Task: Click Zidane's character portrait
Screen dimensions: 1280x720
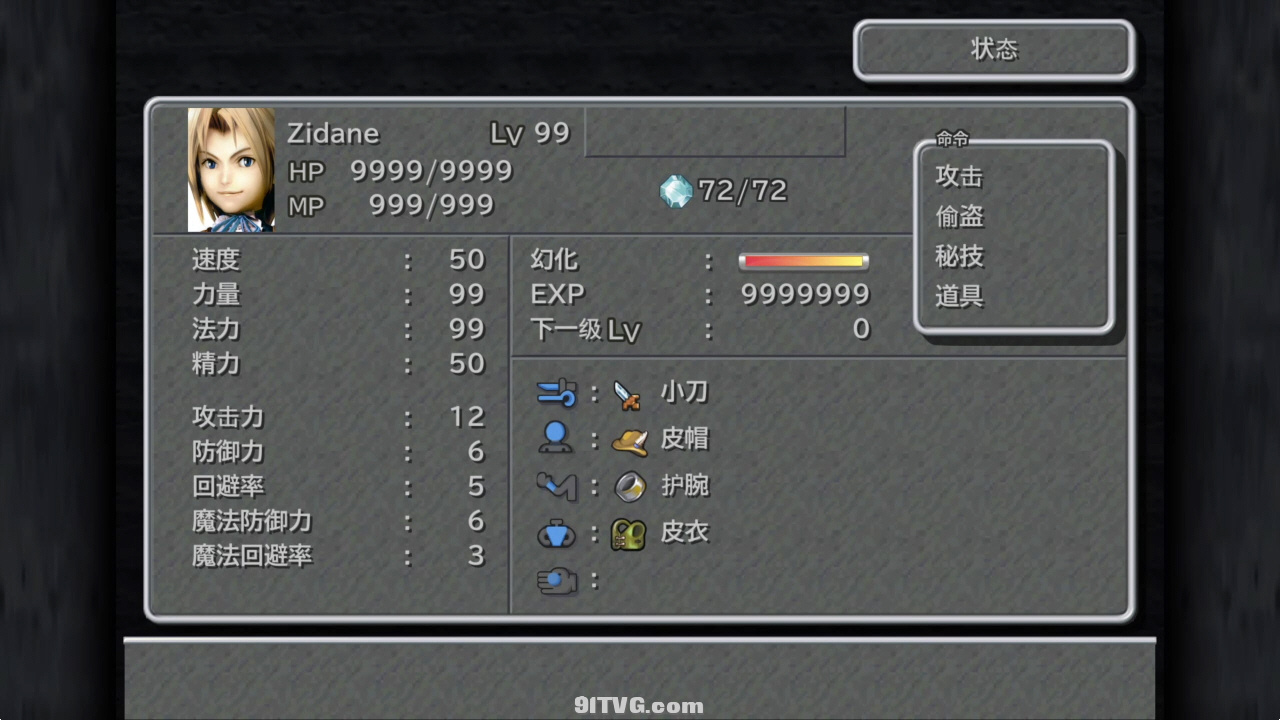Action: click(x=231, y=170)
